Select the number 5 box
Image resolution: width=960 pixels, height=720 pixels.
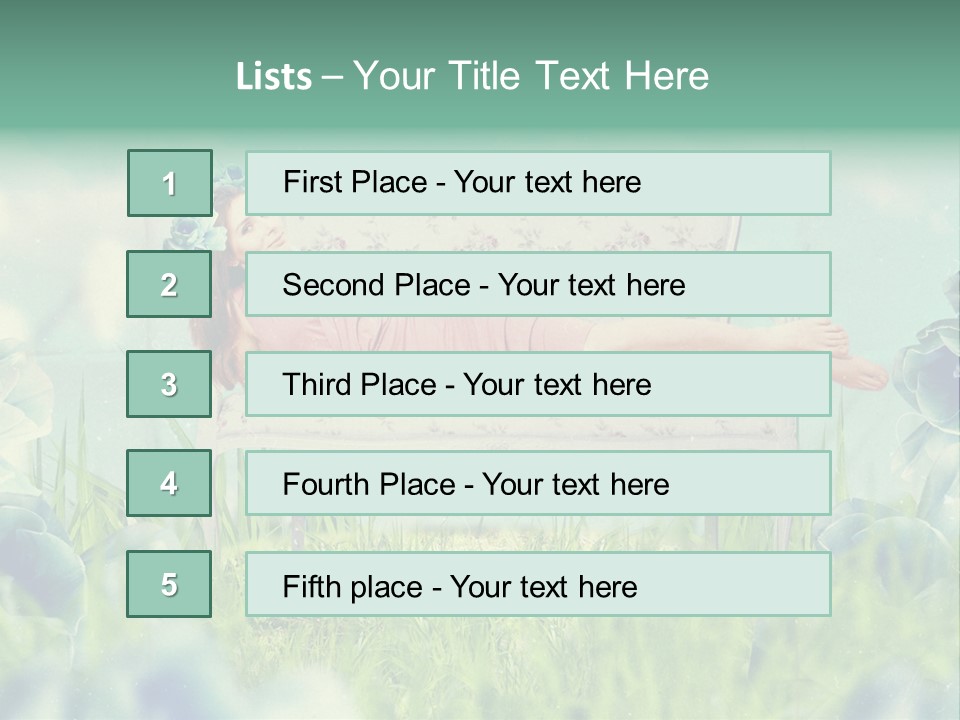tap(170, 584)
